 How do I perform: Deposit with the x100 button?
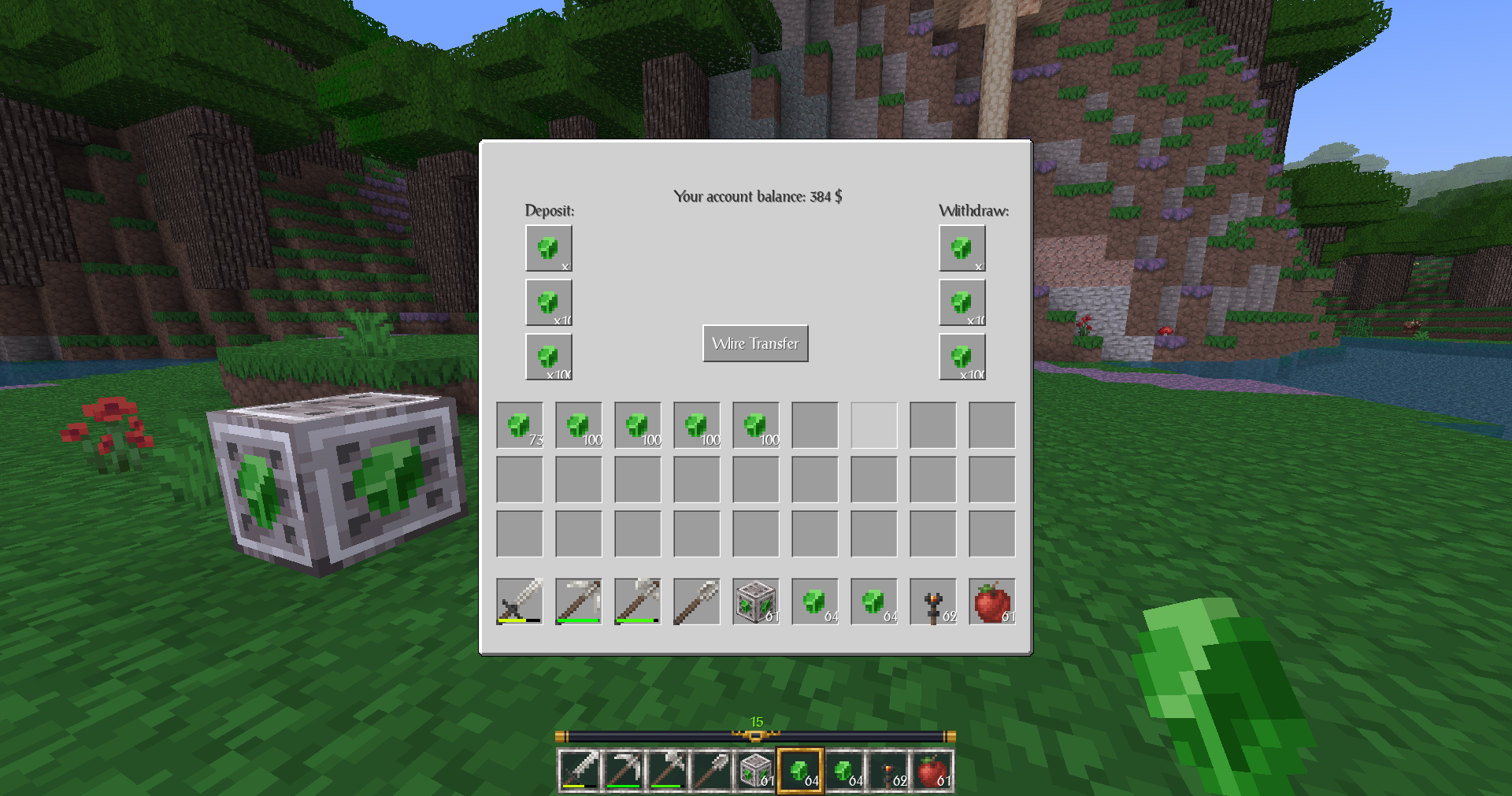click(548, 357)
